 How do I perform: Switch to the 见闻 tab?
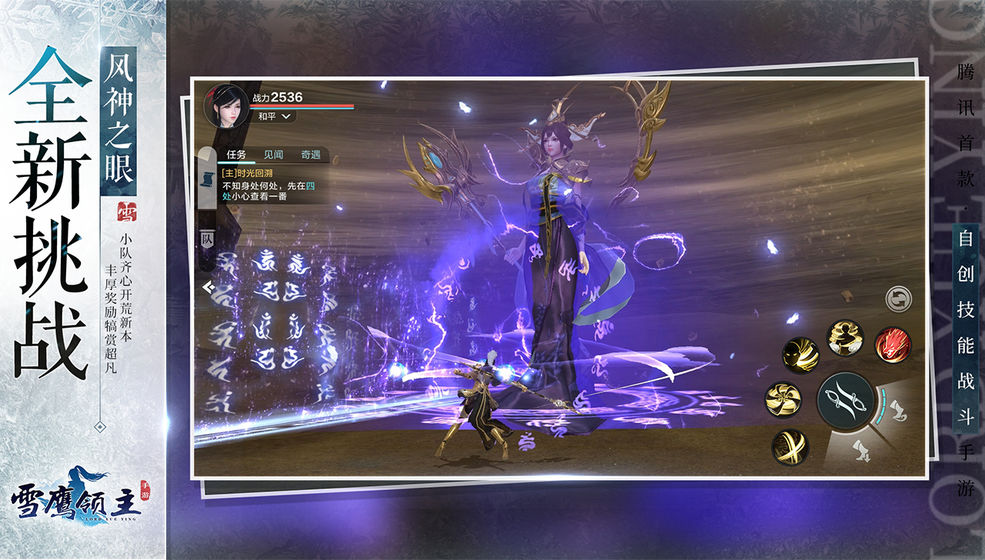(x=273, y=155)
